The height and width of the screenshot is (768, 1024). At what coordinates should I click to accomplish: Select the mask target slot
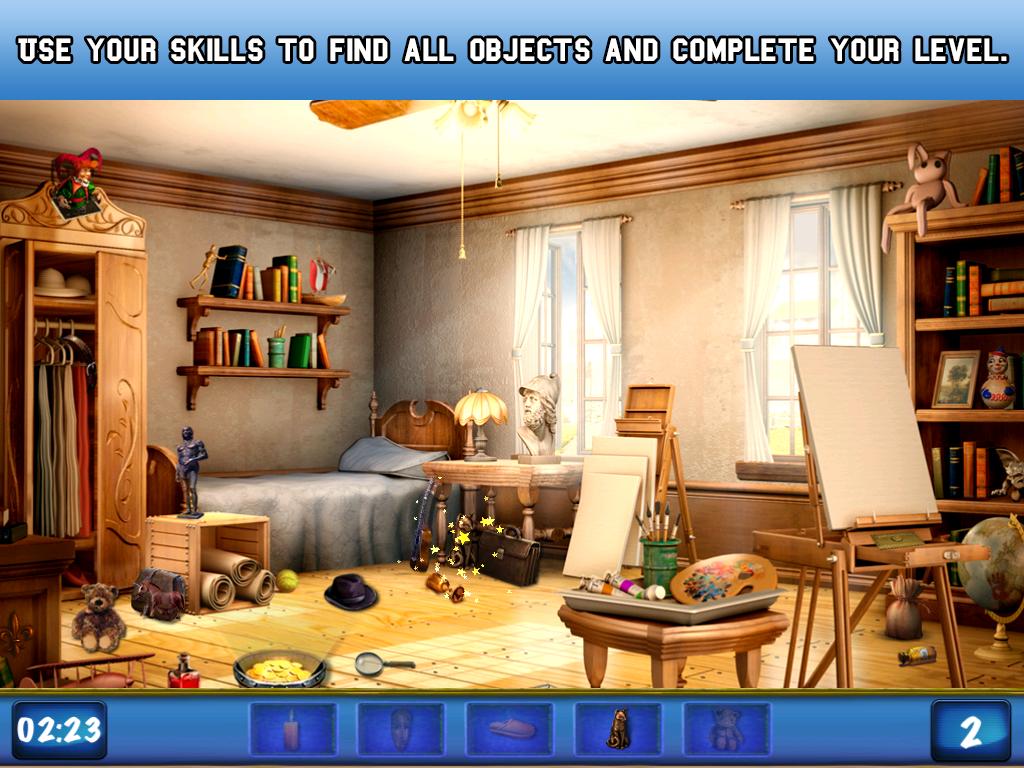(401, 729)
